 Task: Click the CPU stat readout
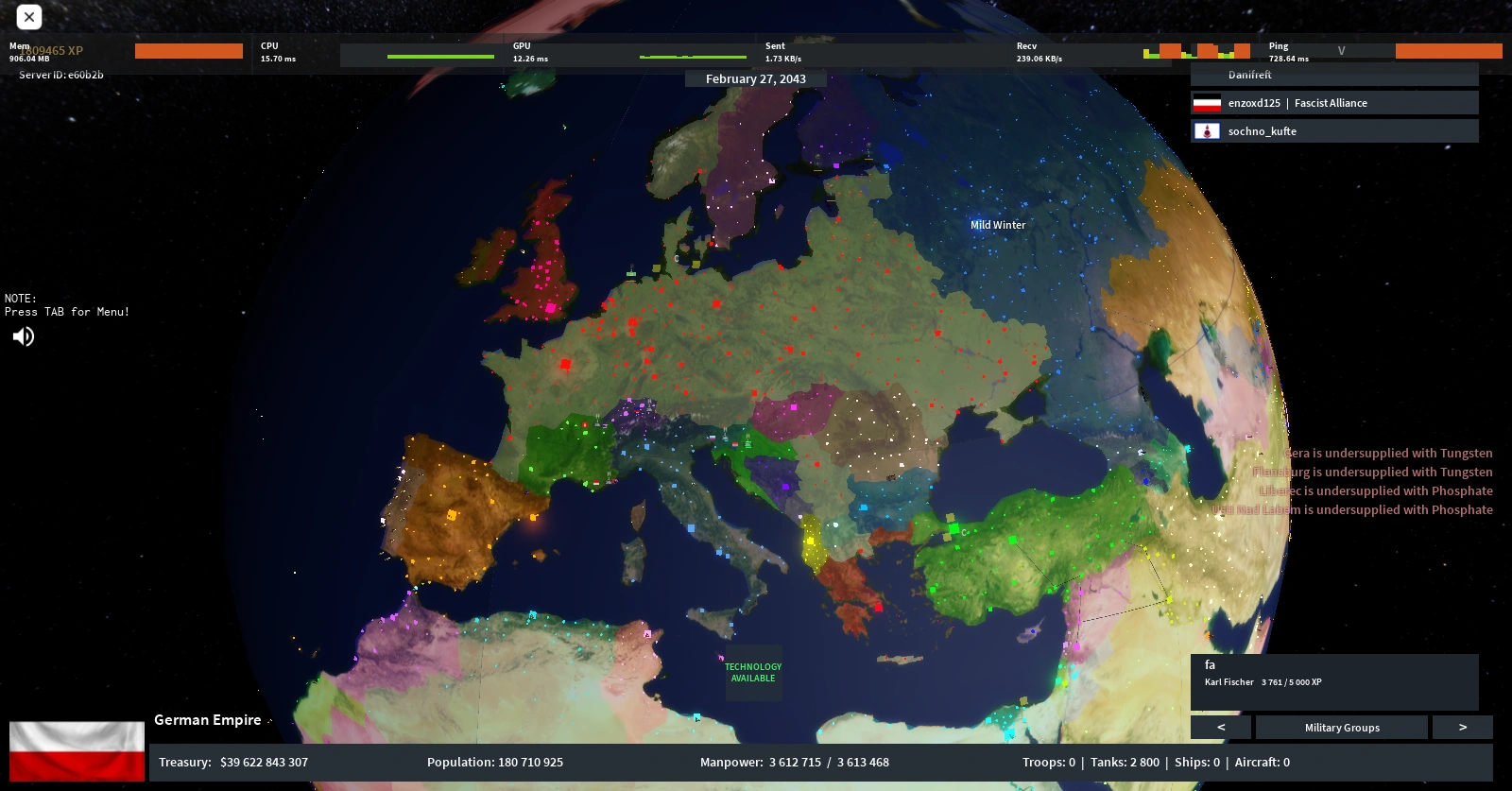[277, 52]
